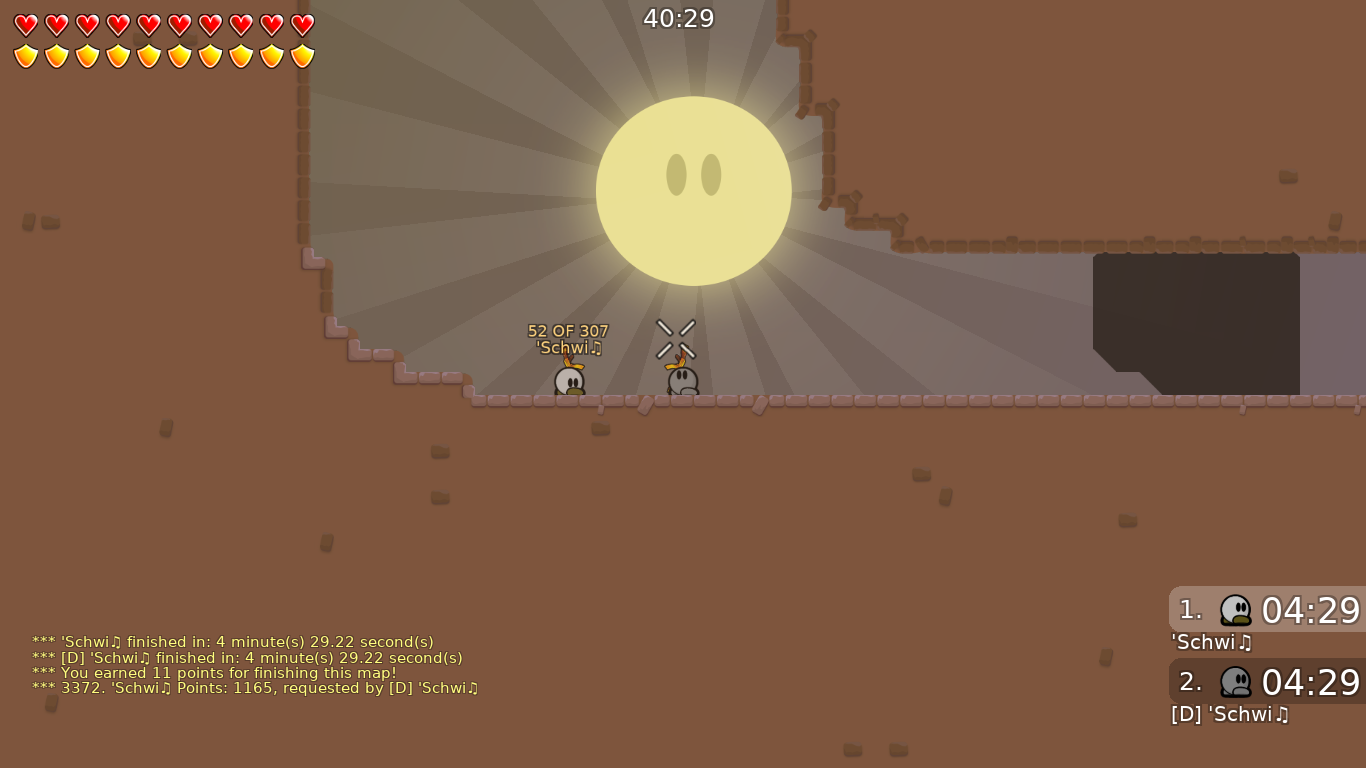Click the first heart in the health bar
1366x768 pixels.
pyautogui.click(x=25, y=26)
